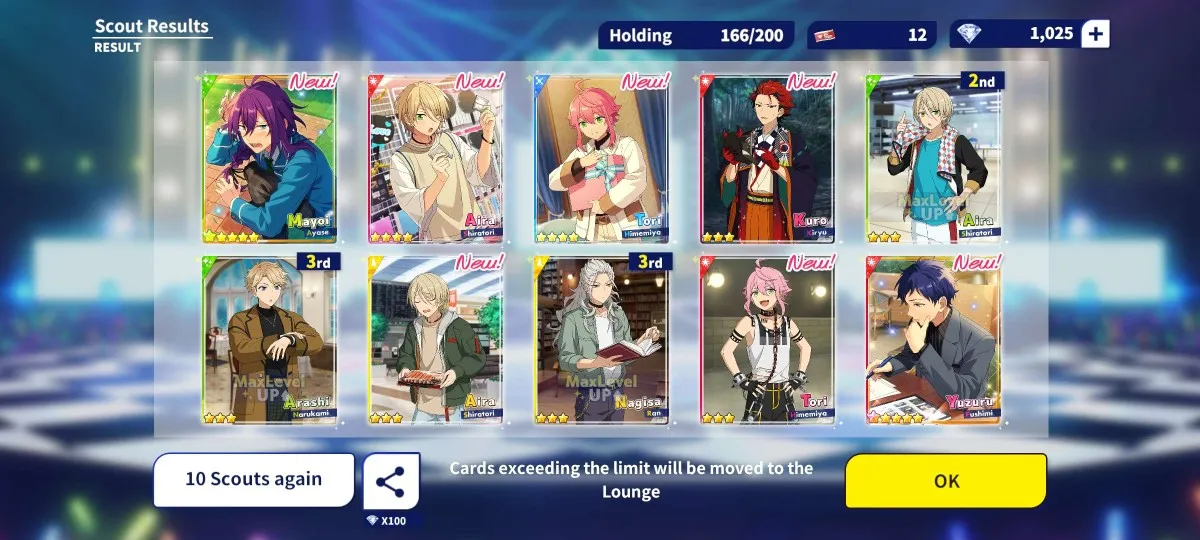Select the Yuzuru Fushimi card

[934, 338]
